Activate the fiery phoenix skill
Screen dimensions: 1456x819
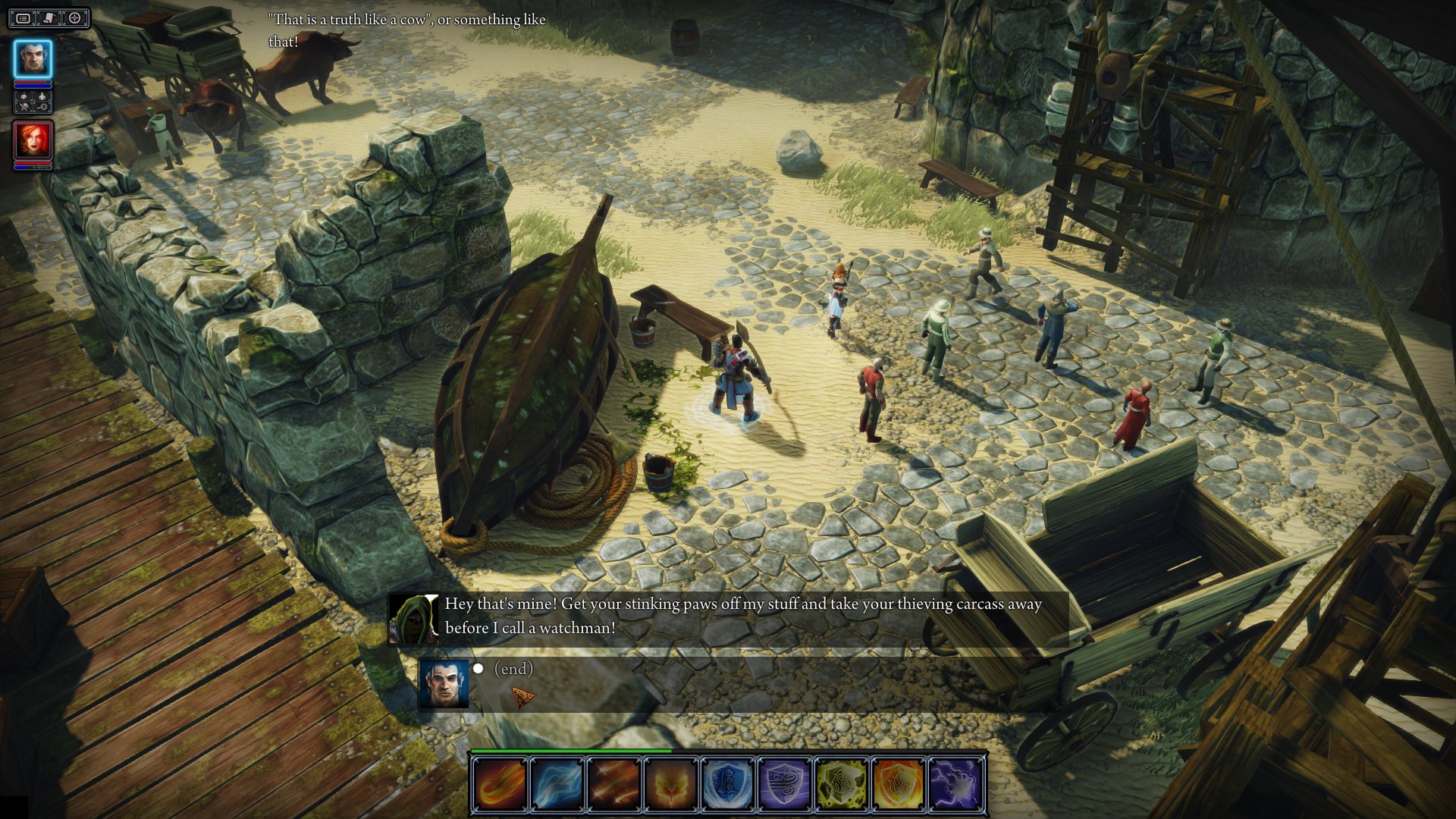coord(671,783)
